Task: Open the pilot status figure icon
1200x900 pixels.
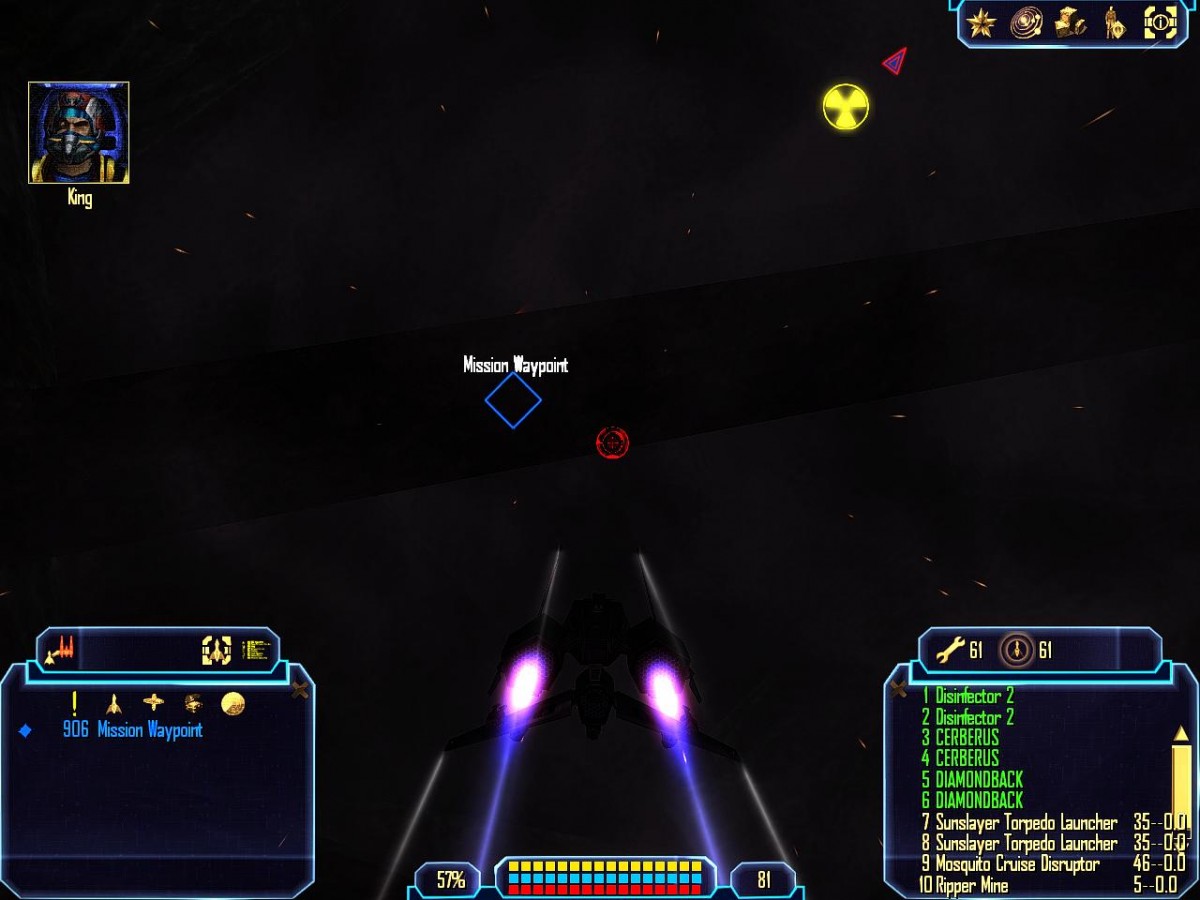Action: 1115,22
